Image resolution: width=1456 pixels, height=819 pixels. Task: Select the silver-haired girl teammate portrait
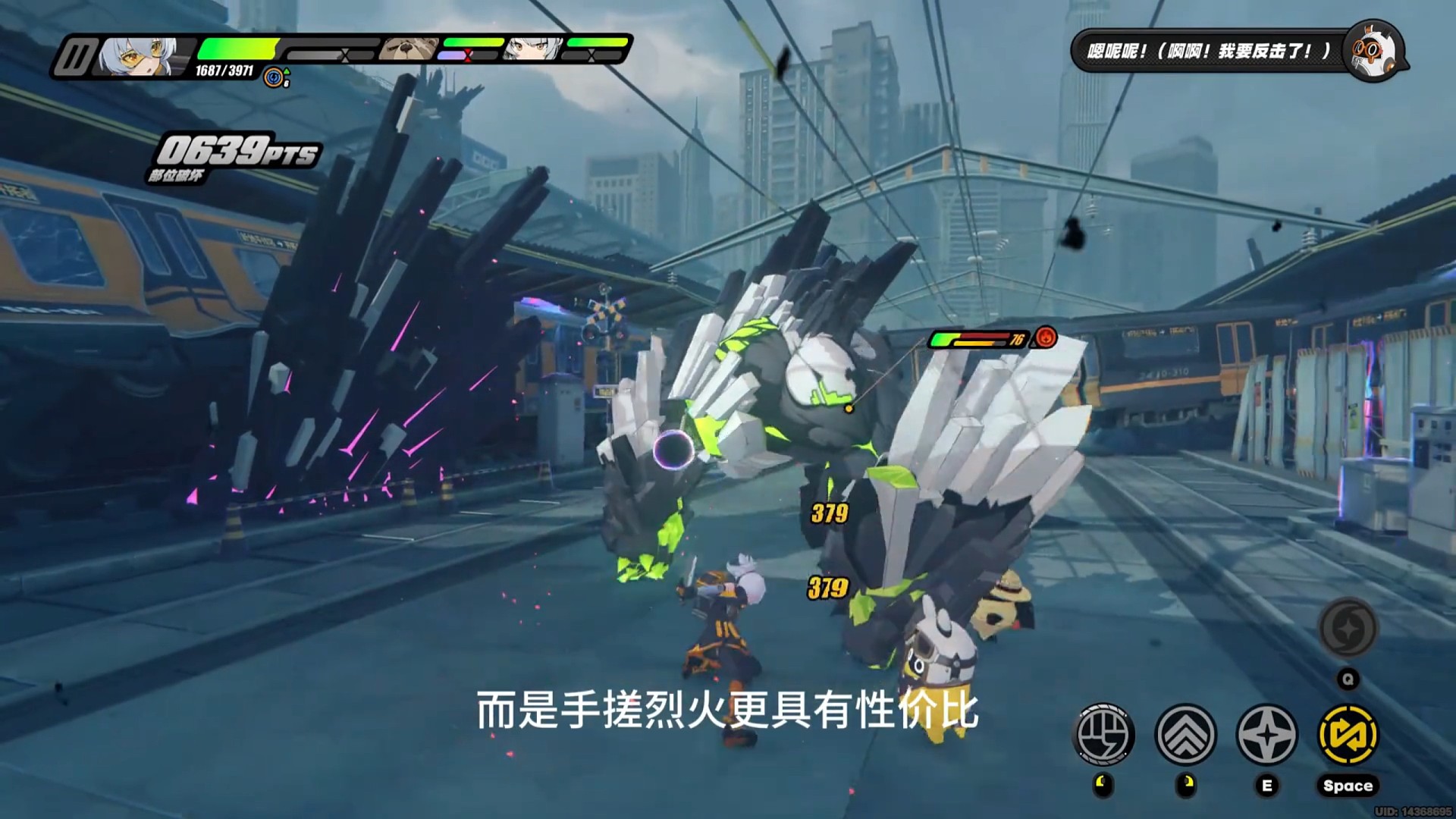[533, 50]
